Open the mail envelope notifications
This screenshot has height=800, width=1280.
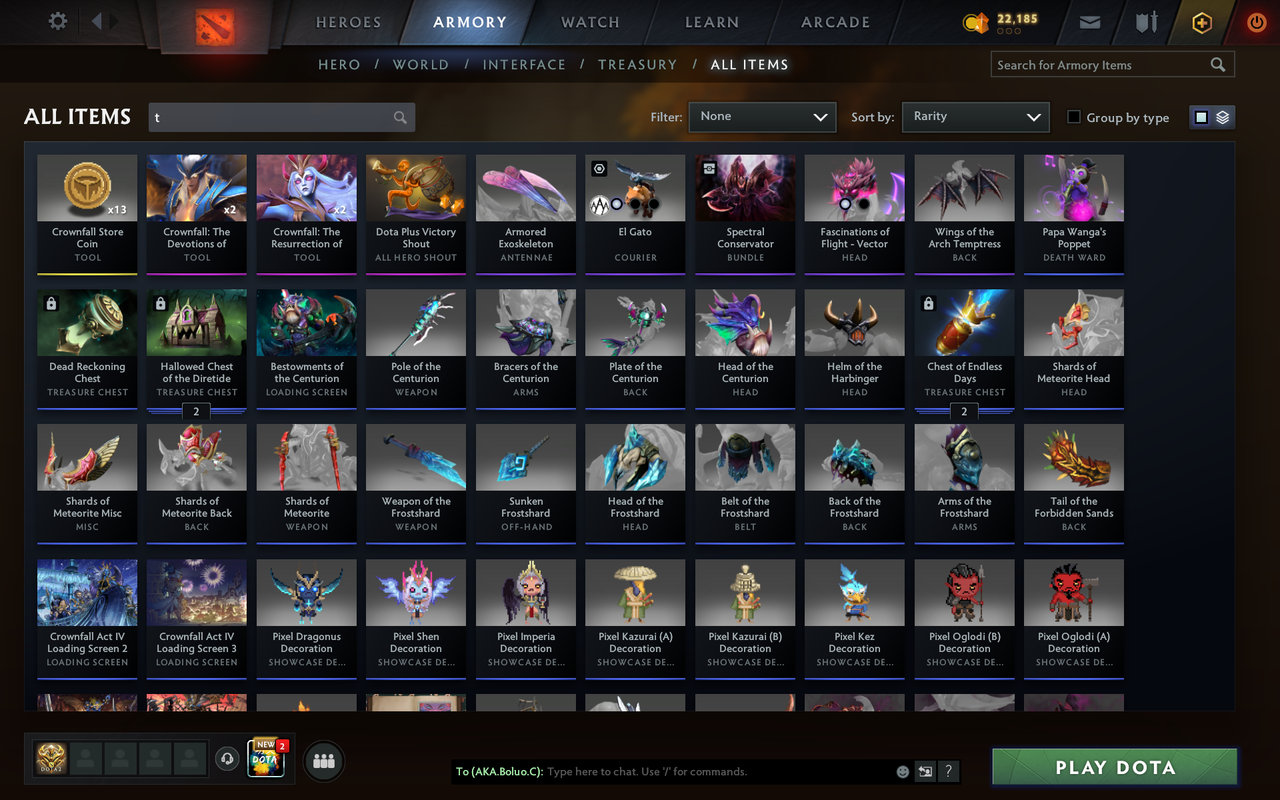(x=1089, y=21)
